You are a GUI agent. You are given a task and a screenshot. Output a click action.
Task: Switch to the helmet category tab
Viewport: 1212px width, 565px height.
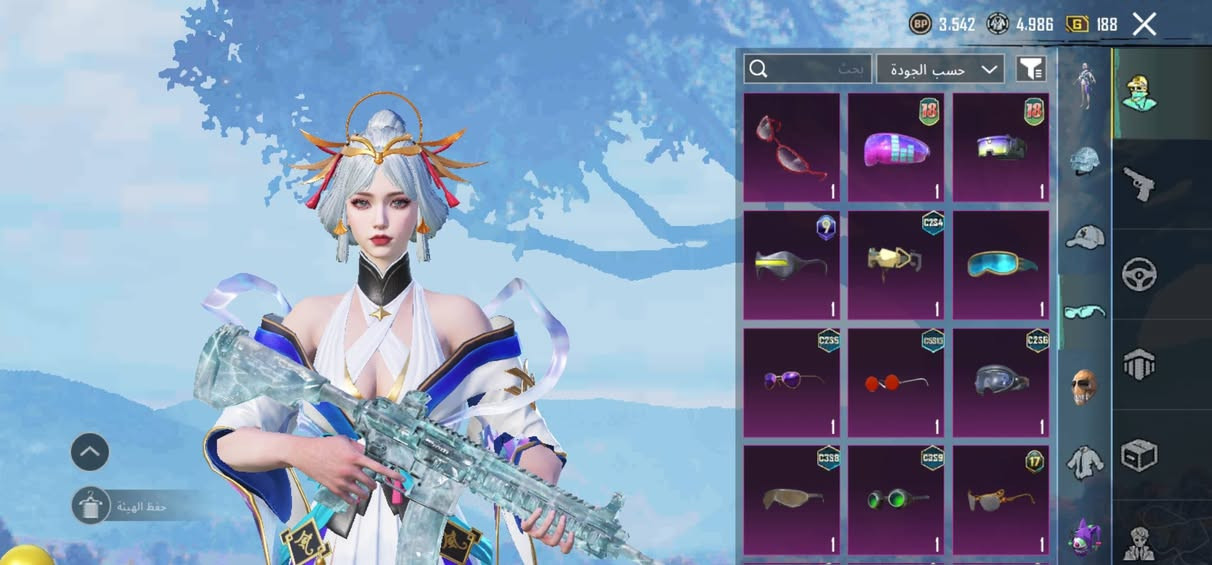tap(1084, 161)
